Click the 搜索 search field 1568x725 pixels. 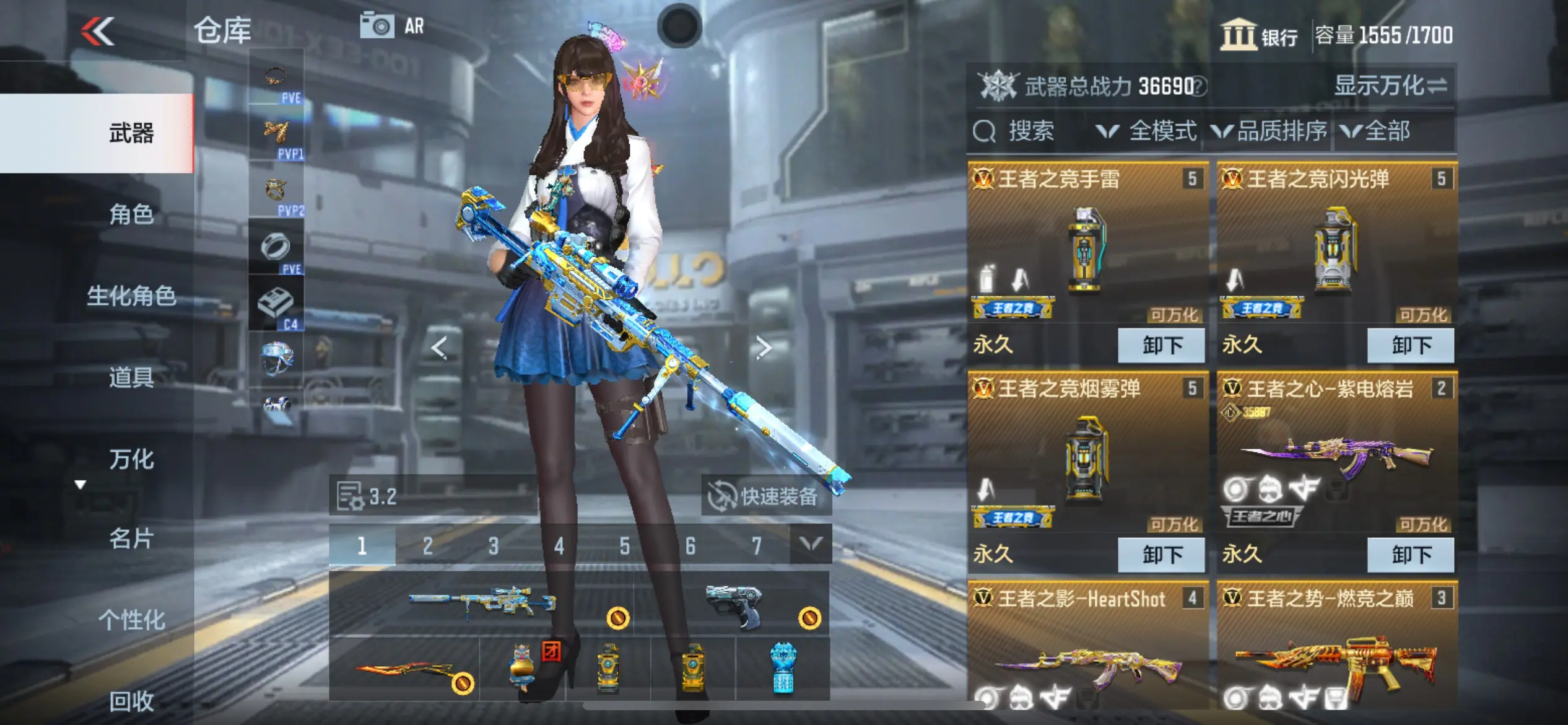click(x=1030, y=131)
